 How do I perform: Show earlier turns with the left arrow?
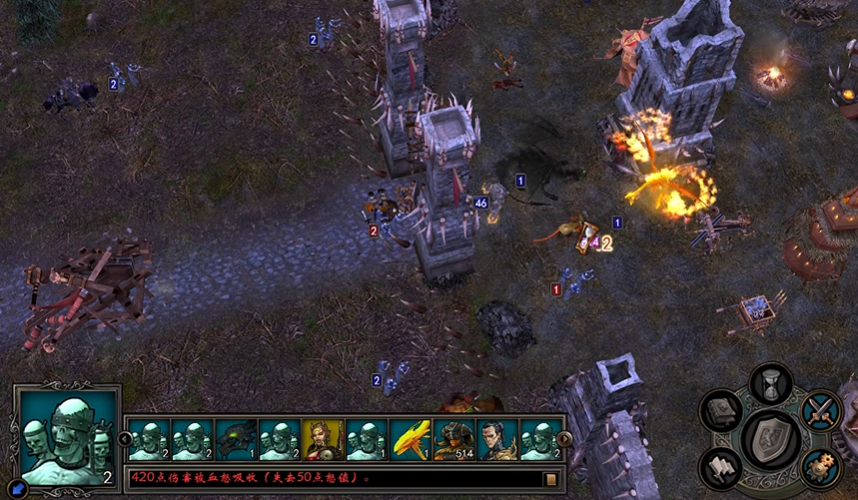[x=126, y=439]
